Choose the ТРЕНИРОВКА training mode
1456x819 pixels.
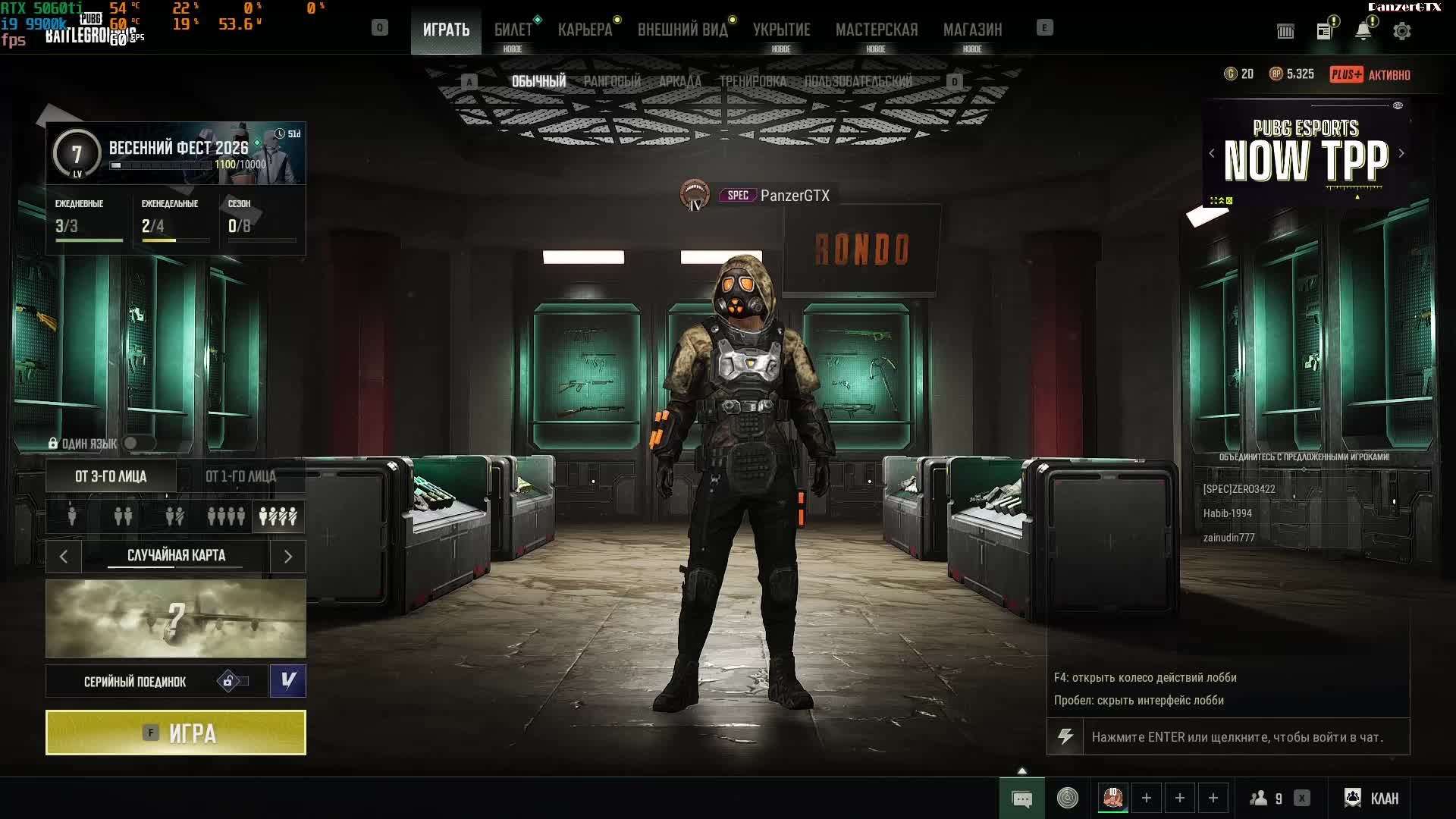(x=752, y=81)
